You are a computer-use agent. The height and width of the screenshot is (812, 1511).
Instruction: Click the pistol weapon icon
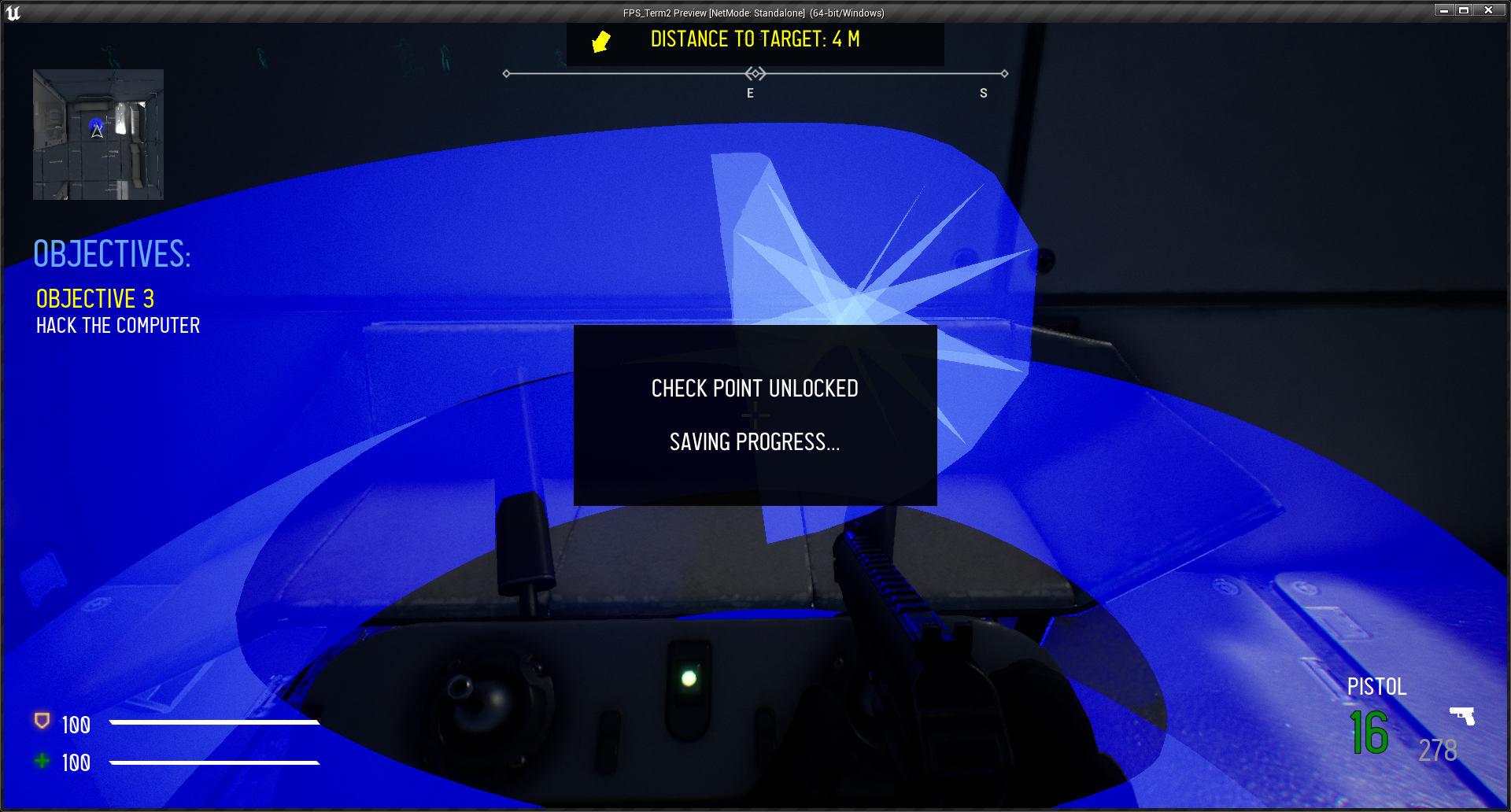[x=1462, y=715]
